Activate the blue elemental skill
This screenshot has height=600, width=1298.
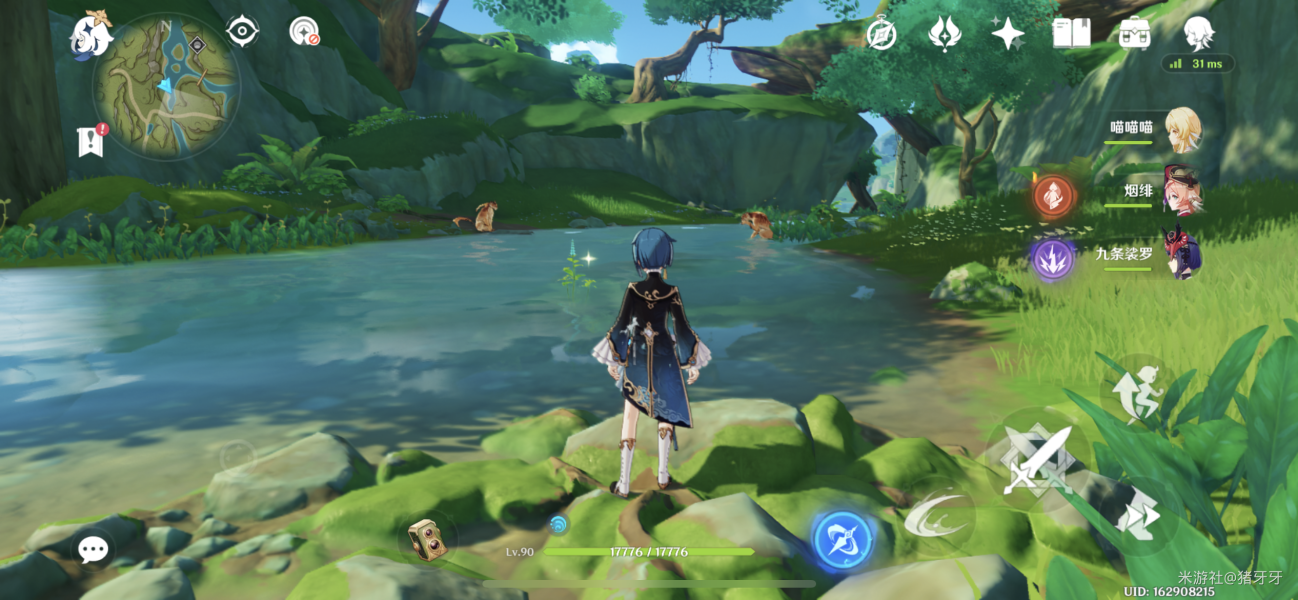(842, 540)
